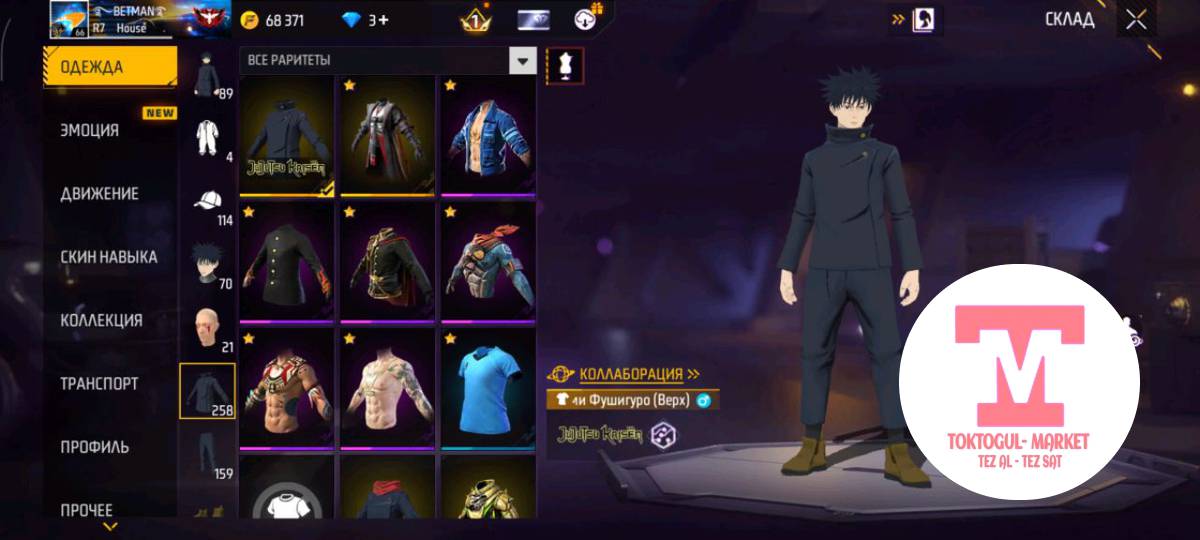Viewport: 1200px width, 540px height.
Task: Select the black jacket with gold buttons
Action: click(286, 262)
